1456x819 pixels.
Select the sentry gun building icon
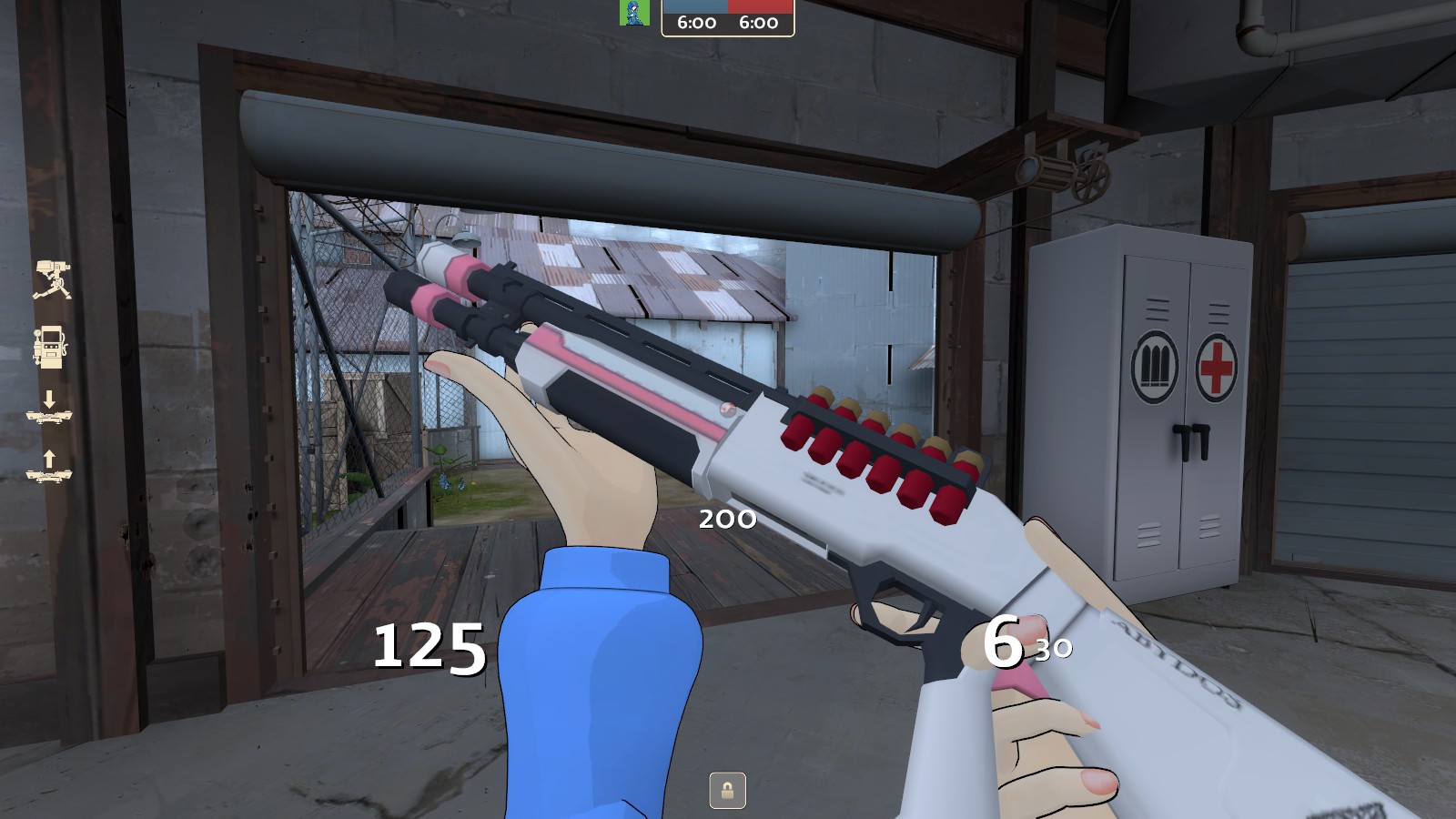click(52, 279)
